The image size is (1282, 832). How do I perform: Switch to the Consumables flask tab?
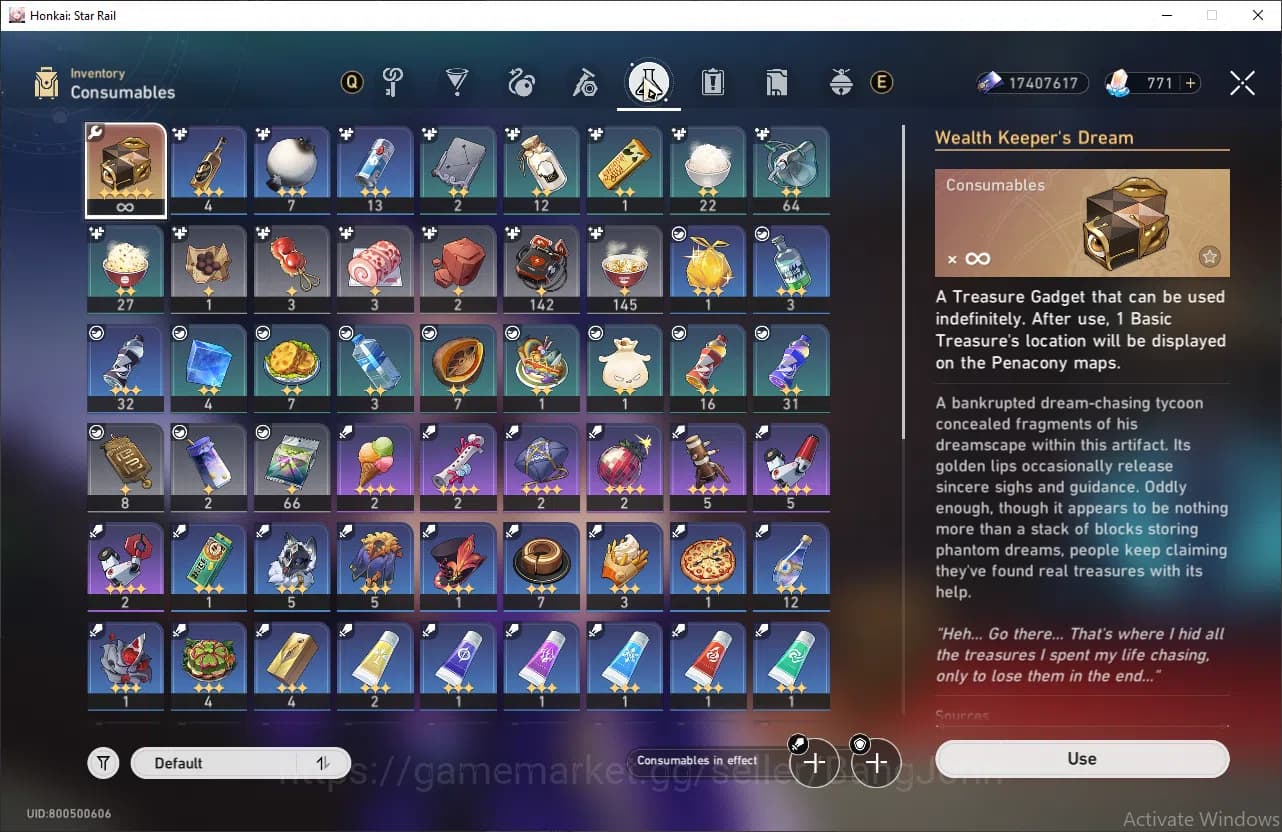coord(649,82)
